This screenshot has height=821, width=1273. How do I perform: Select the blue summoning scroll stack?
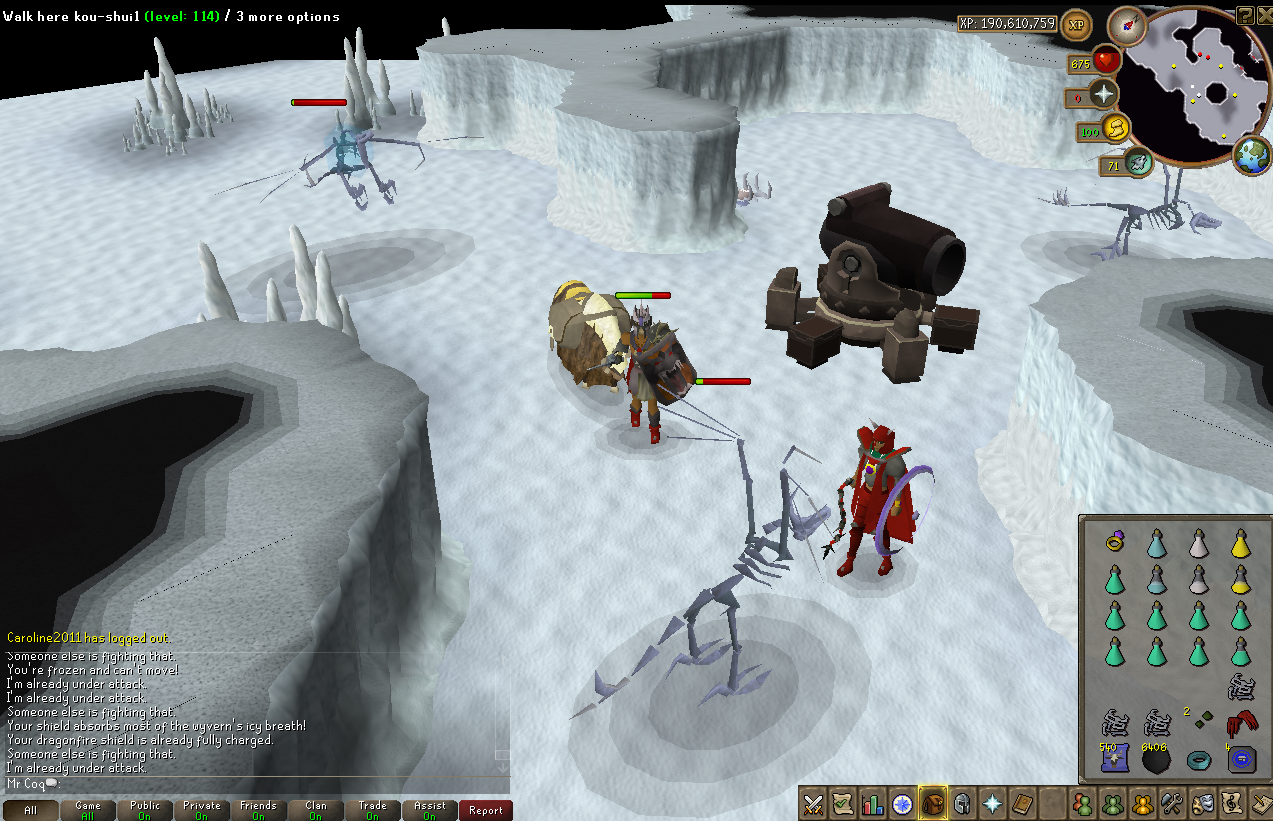pyautogui.click(x=1114, y=760)
